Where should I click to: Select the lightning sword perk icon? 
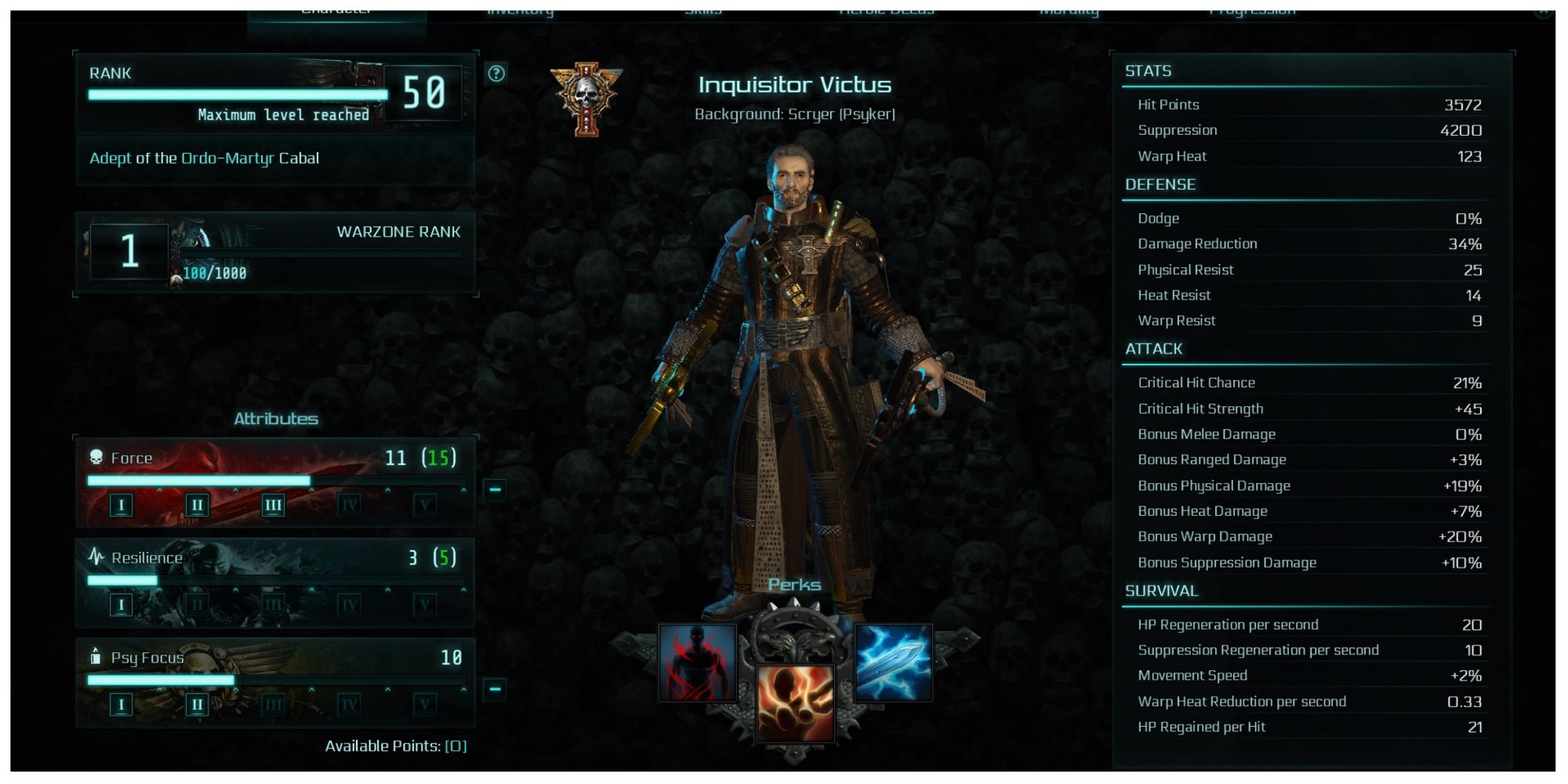(x=894, y=663)
